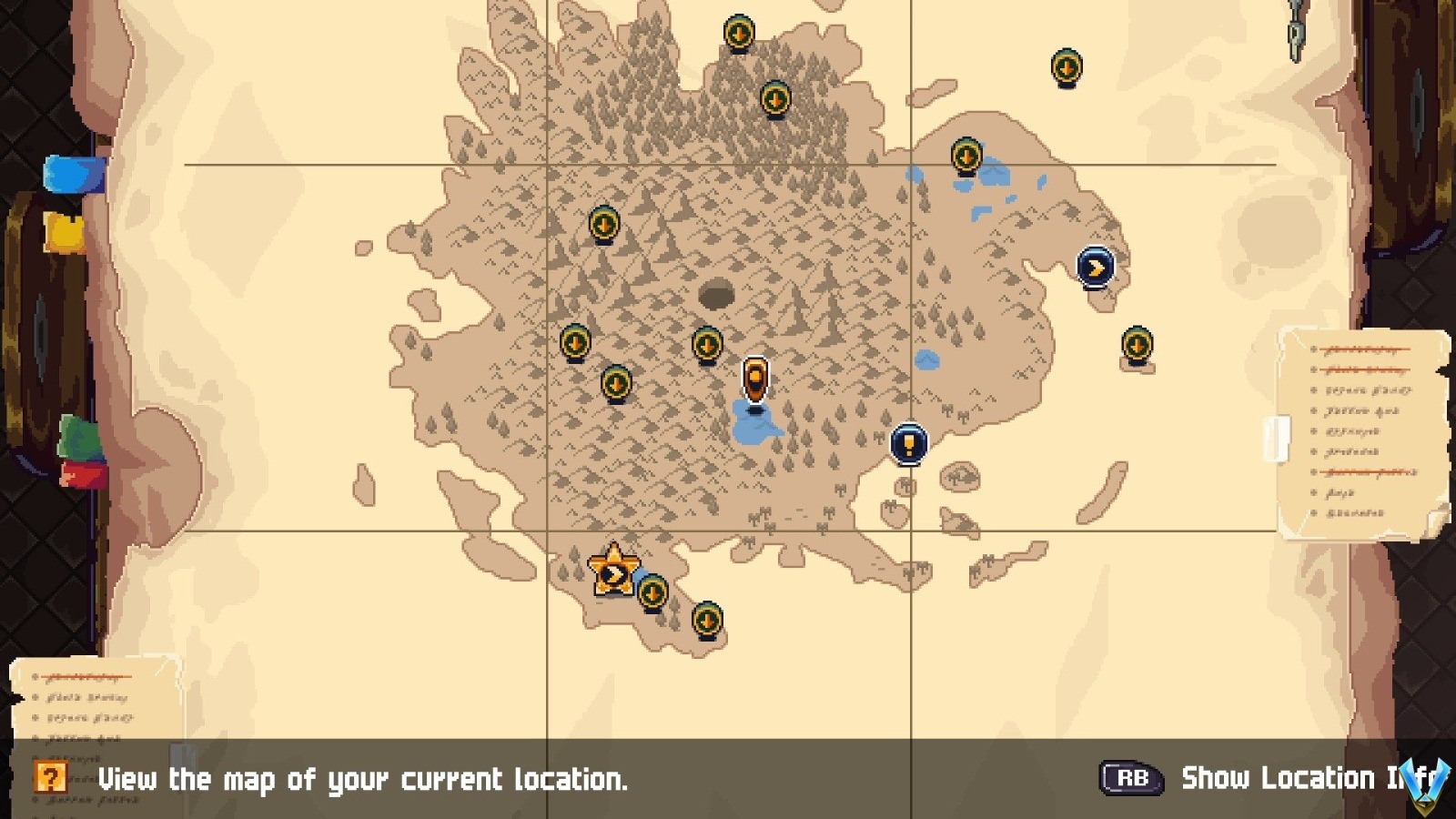This screenshot has height=819, width=1456.
Task: Click the yellow waypoint marker beside the northeast lakes
Action: pyautogui.click(x=965, y=157)
